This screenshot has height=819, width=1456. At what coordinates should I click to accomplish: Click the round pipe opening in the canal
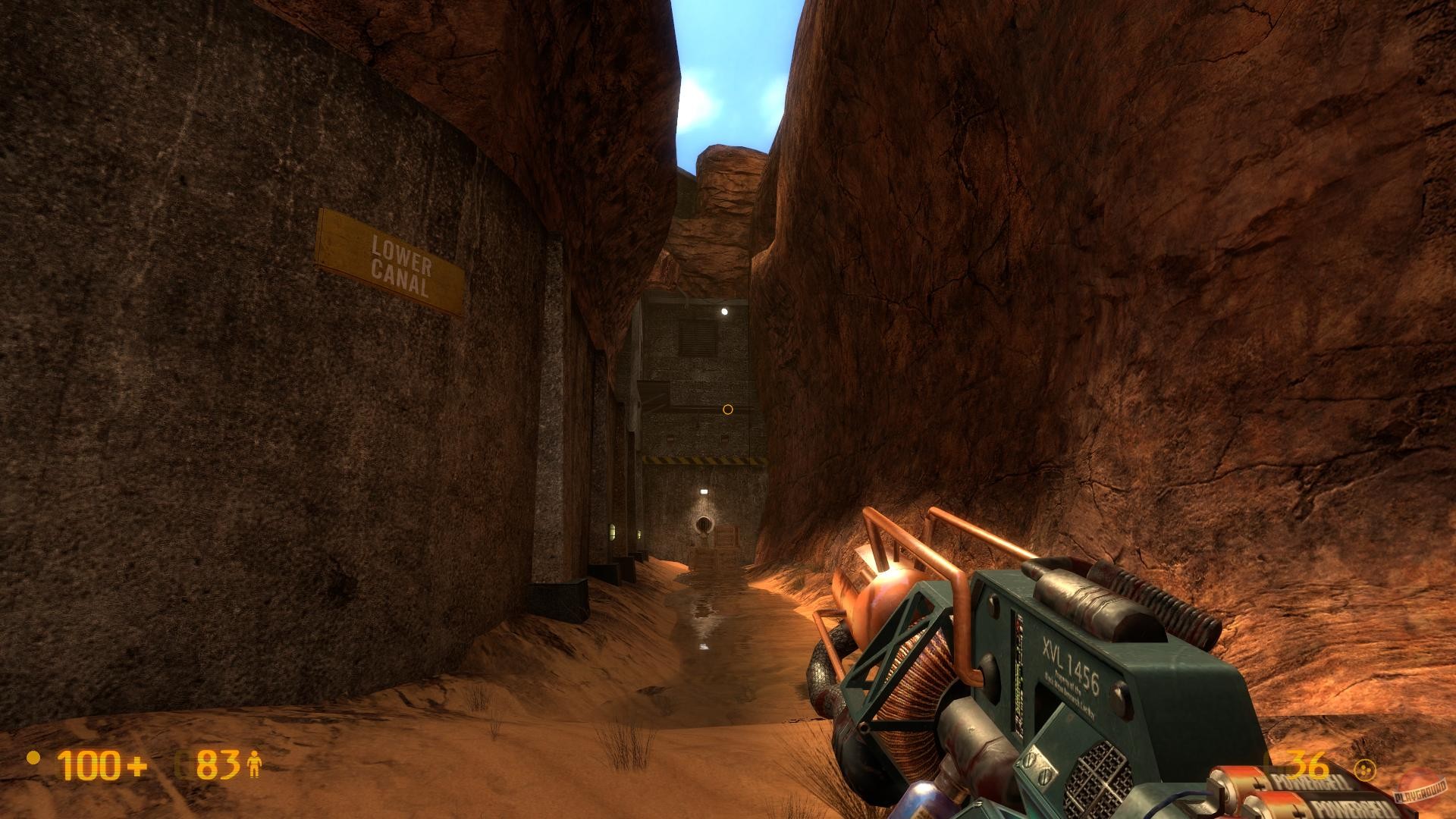(705, 525)
